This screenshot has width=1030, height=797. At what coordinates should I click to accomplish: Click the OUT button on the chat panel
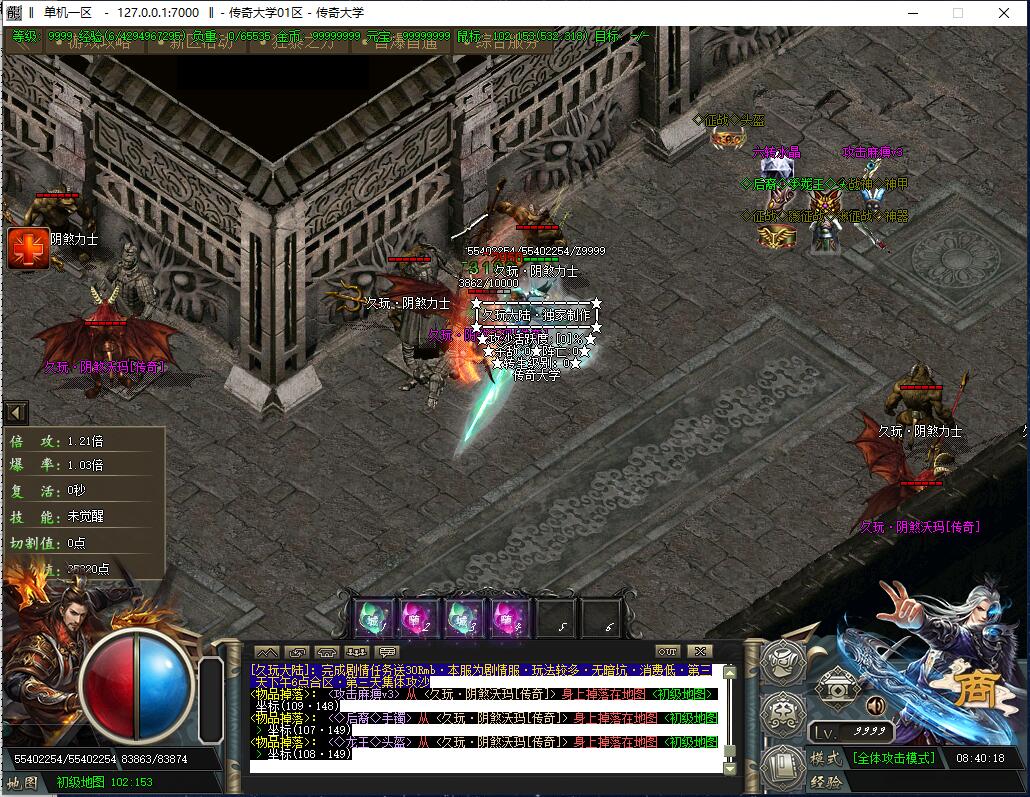[x=667, y=652]
